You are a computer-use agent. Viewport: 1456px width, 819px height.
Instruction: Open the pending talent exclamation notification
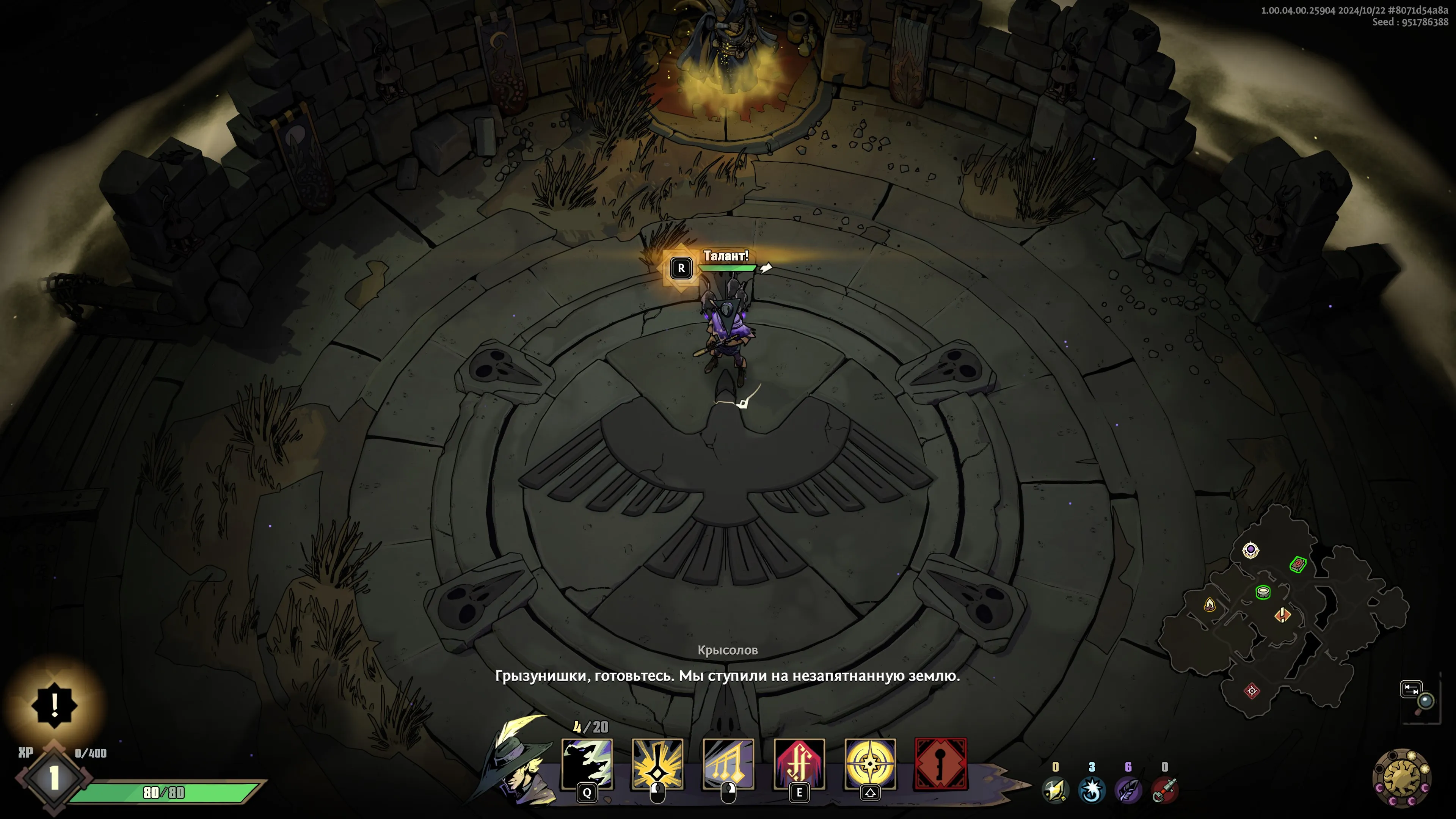click(x=54, y=705)
